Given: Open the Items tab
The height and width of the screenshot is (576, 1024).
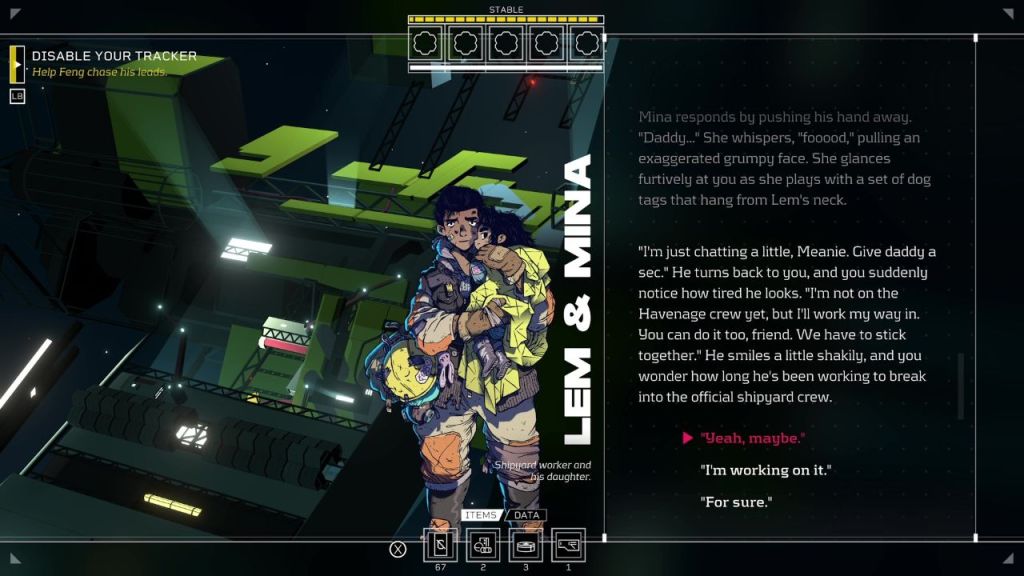Looking at the screenshot, I should [481, 516].
